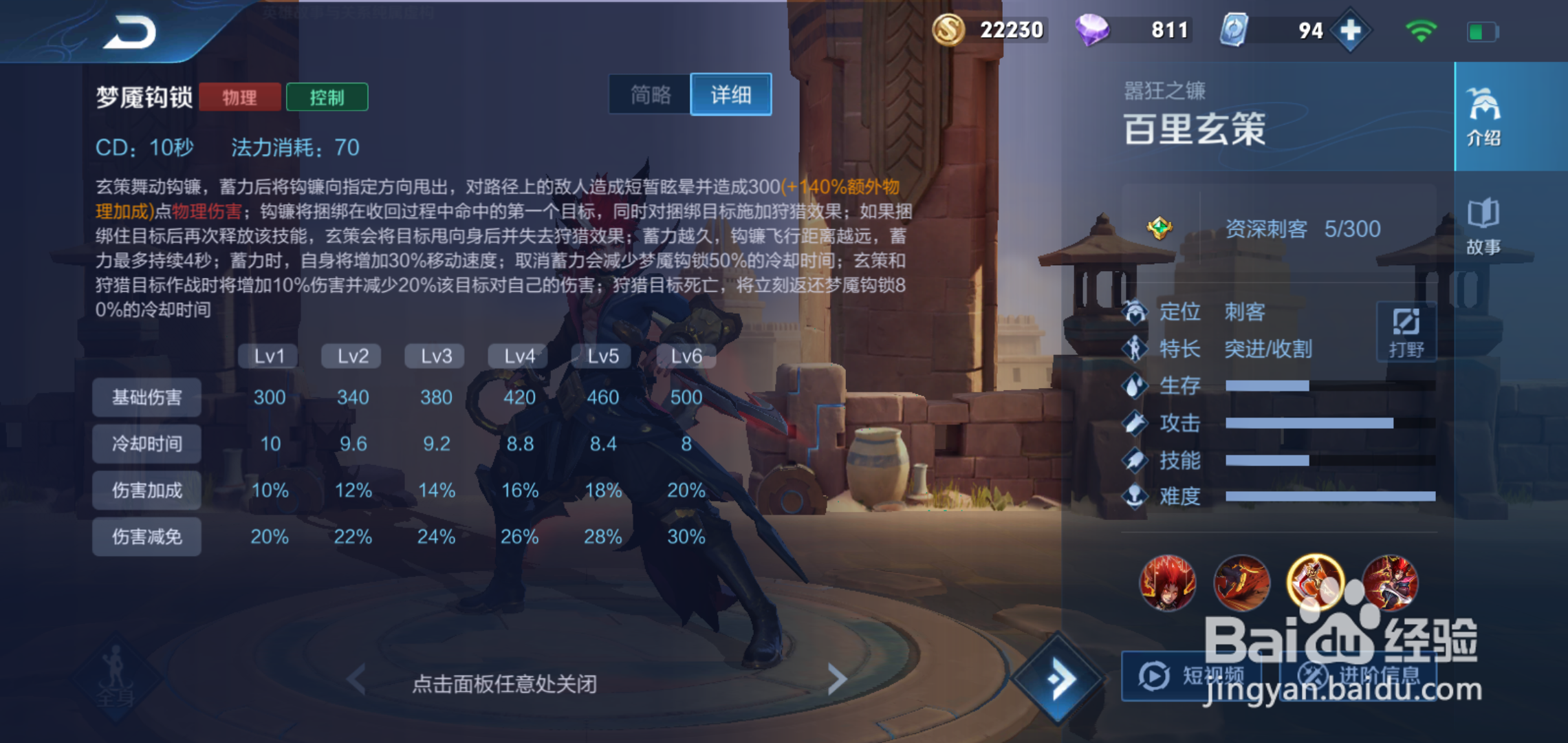Toggle the 物理 attribute tag
Image resolution: width=1568 pixels, height=743 pixels.
(x=240, y=96)
